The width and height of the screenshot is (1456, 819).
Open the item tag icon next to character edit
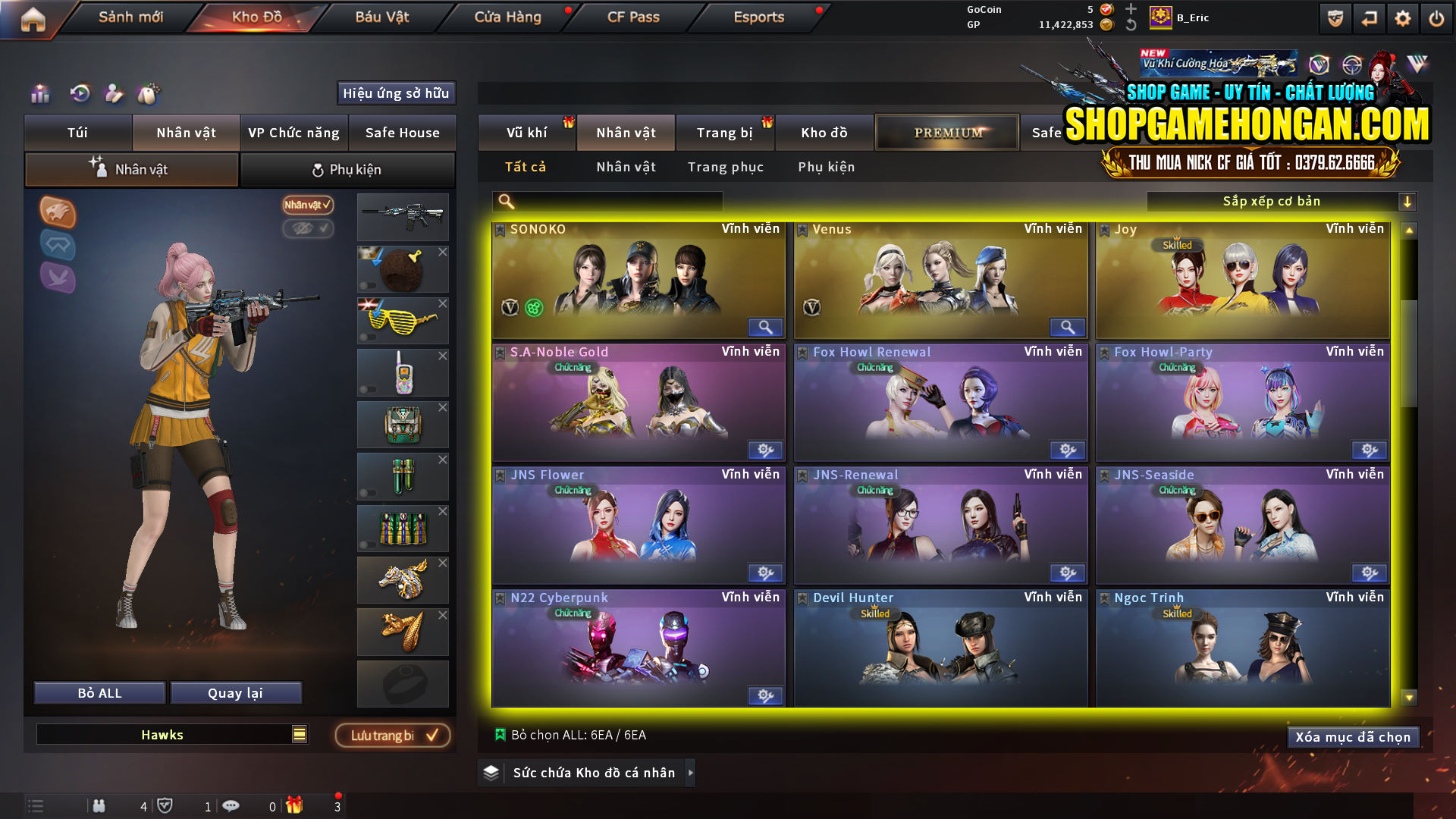149,95
